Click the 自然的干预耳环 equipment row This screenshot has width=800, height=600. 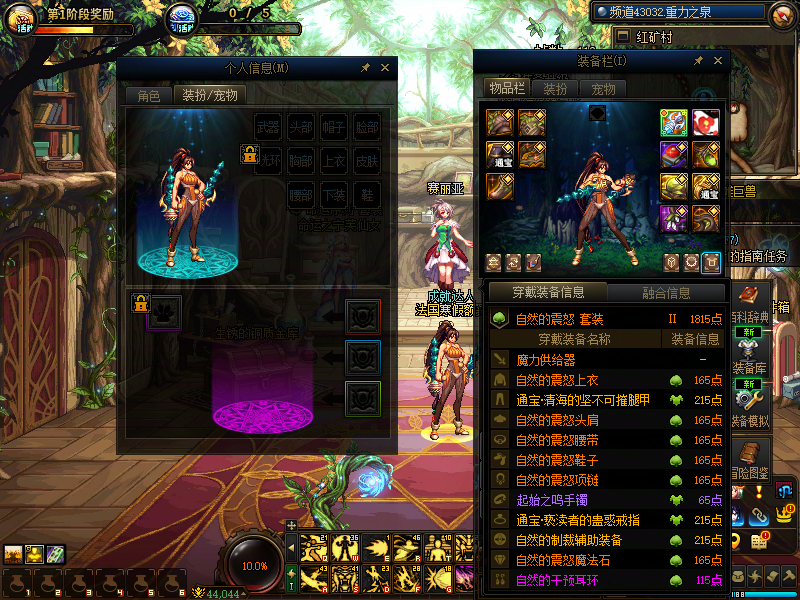pyautogui.click(x=557, y=580)
